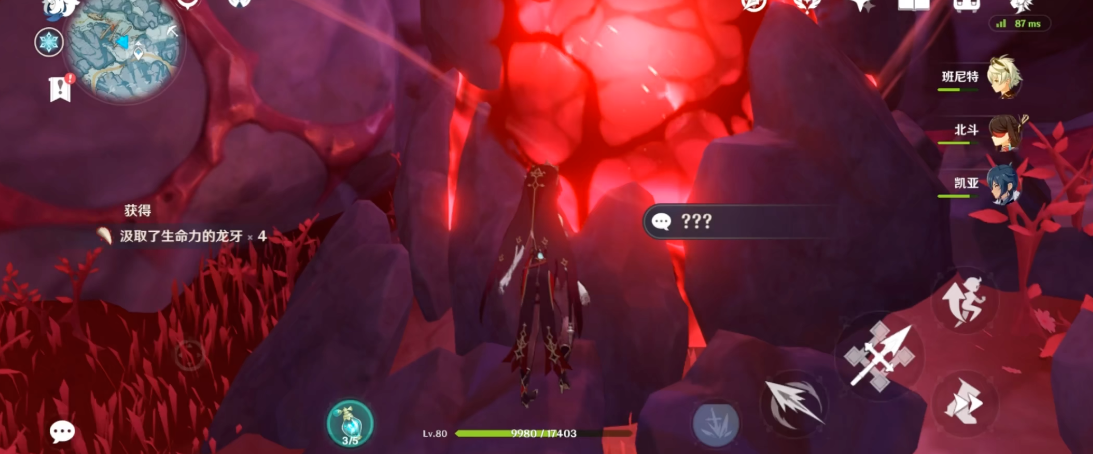This screenshot has height=454, width=1093.
Task: Cast the dimmed elemental burst button
Action: (716, 424)
